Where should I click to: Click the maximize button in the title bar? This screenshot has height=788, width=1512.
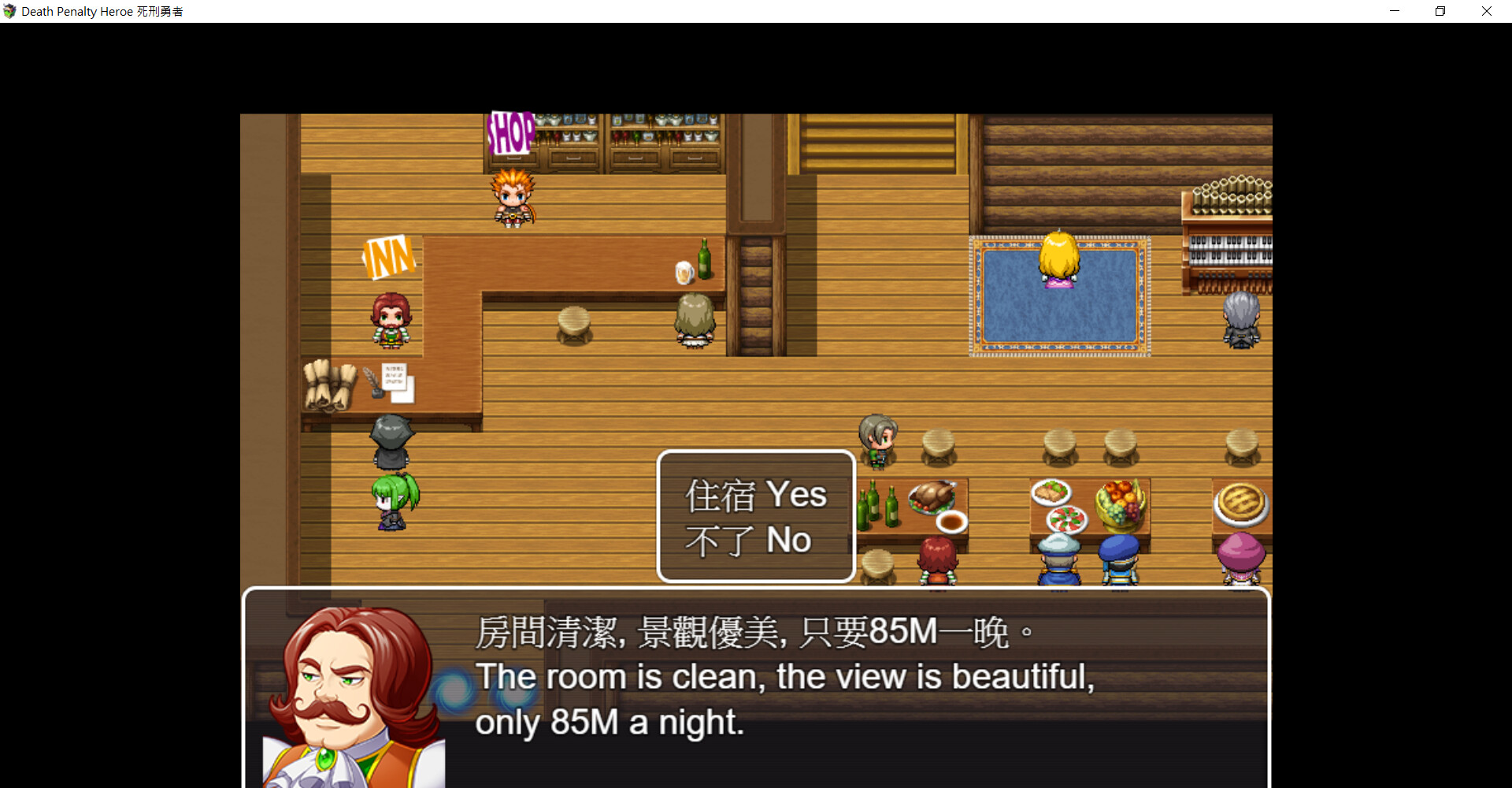click(1440, 11)
